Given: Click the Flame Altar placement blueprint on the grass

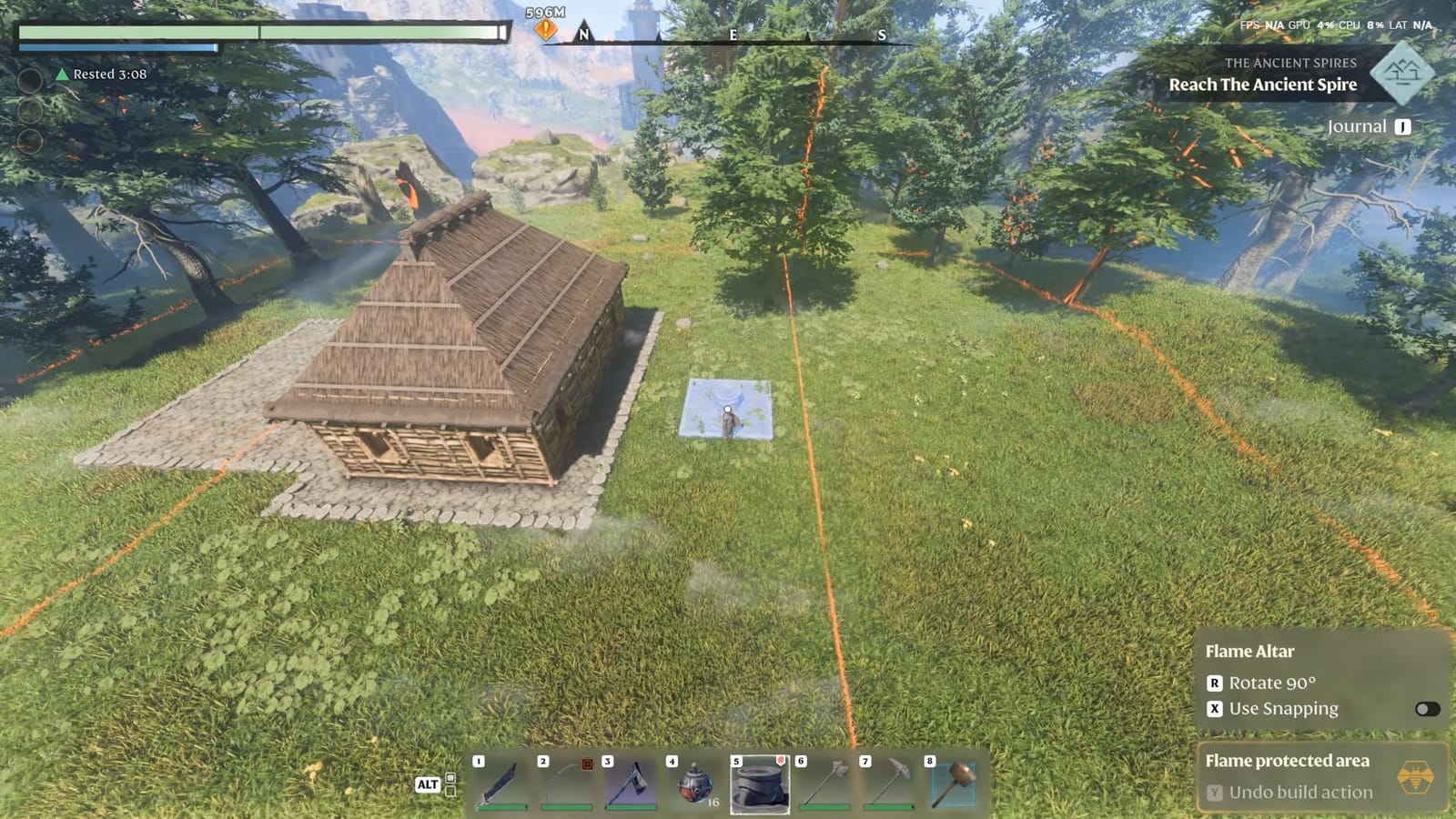Looking at the screenshot, I should tap(725, 409).
